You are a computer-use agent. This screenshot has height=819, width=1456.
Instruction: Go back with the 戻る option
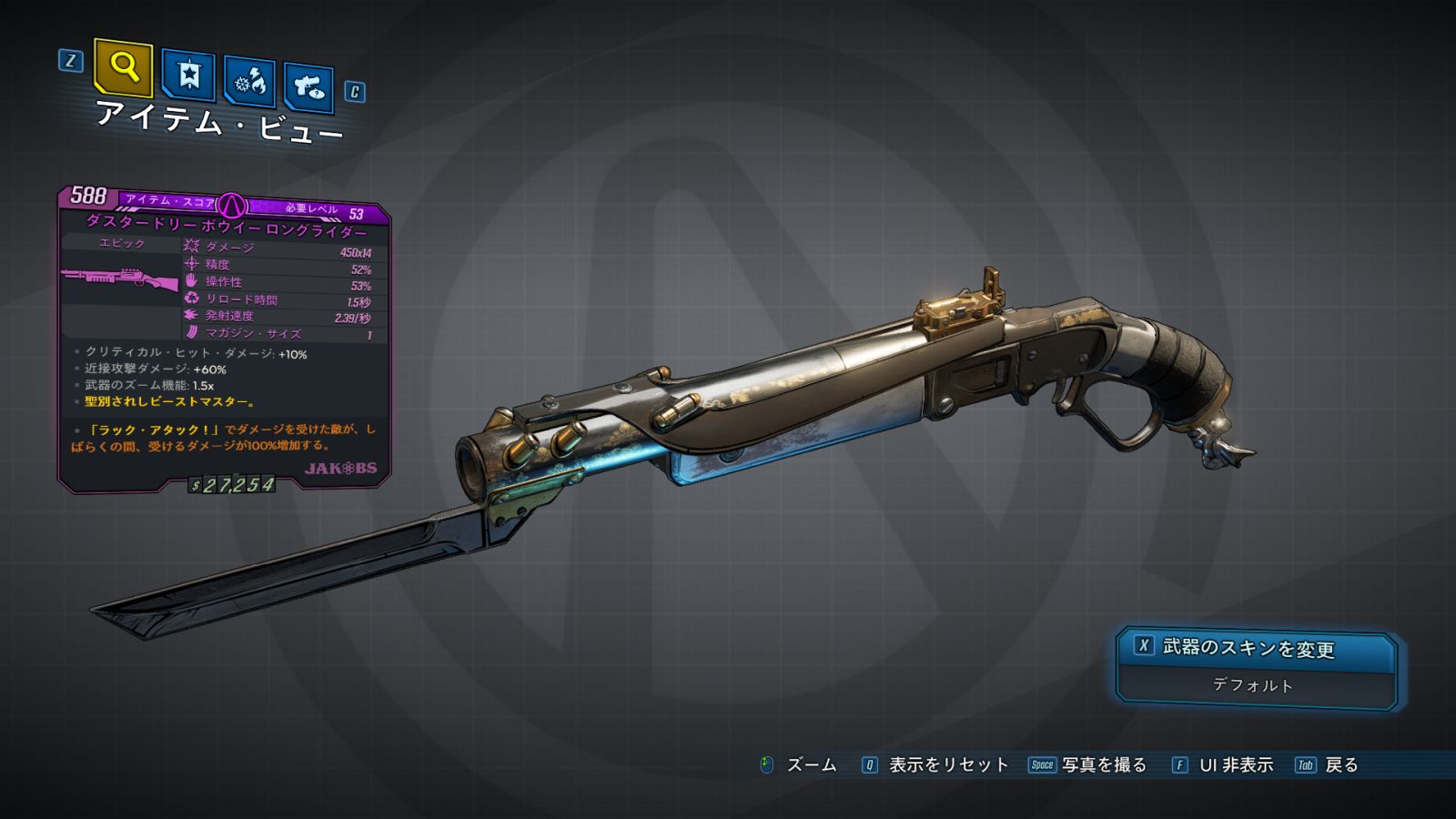(x=1340, y=765)
